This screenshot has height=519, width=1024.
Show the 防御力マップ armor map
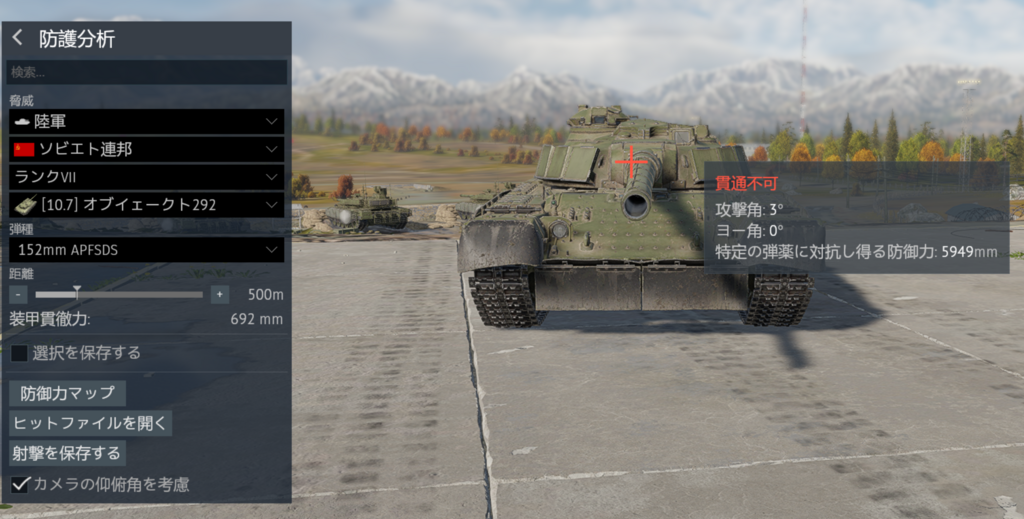point(67,393)
